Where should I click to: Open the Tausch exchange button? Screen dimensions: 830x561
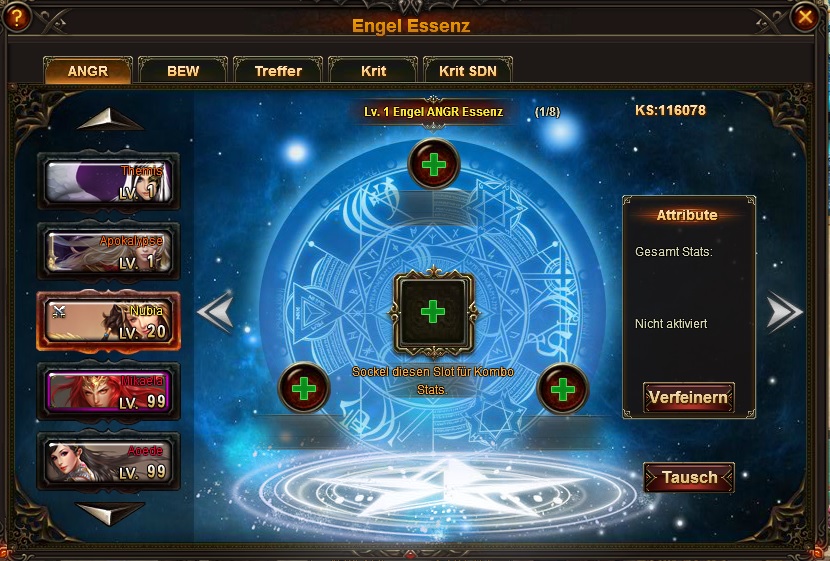[688, 478]
